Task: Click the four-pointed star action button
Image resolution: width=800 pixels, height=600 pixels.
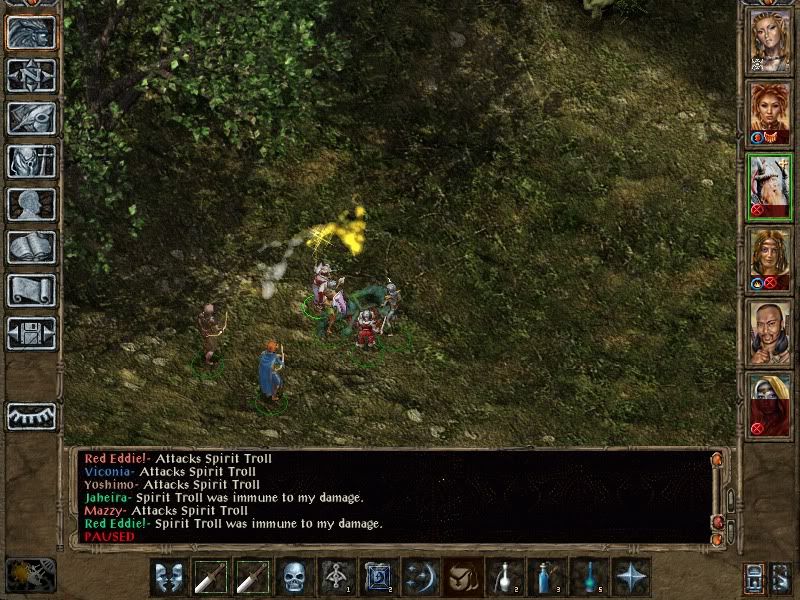Action: [631, 577]
